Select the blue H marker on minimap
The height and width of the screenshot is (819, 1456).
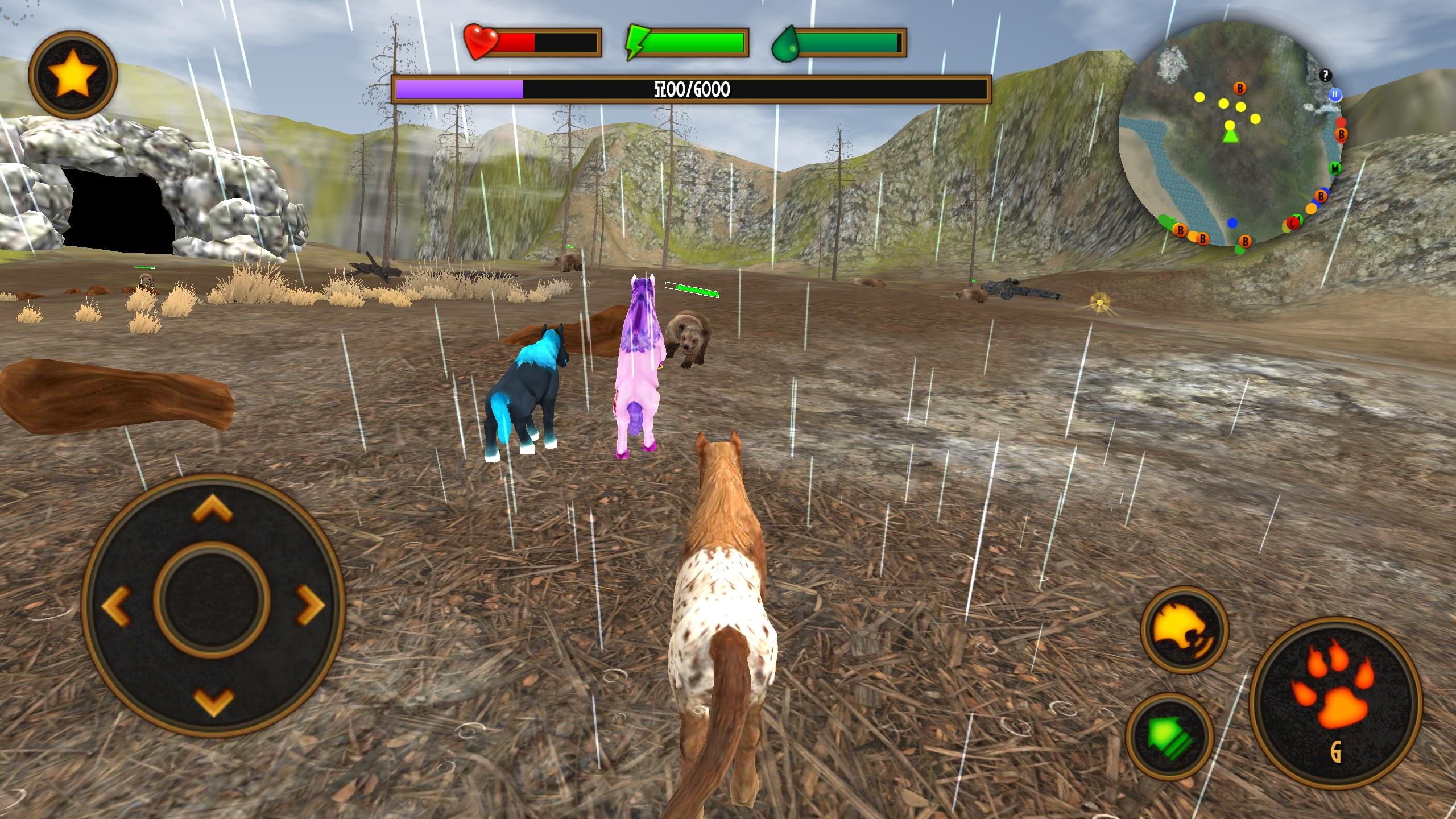tap(1335, 94)
